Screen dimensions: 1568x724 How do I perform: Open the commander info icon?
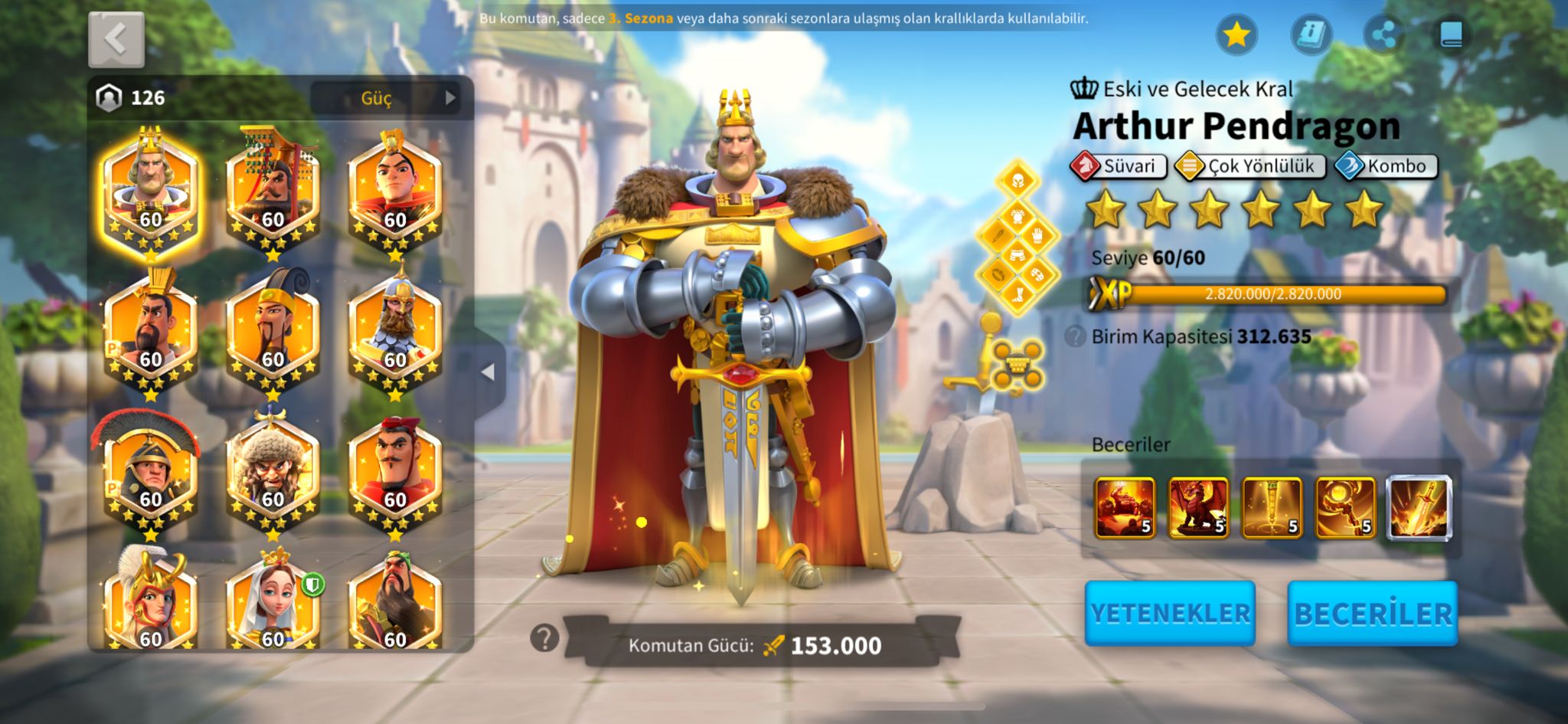coord(1311,34)
